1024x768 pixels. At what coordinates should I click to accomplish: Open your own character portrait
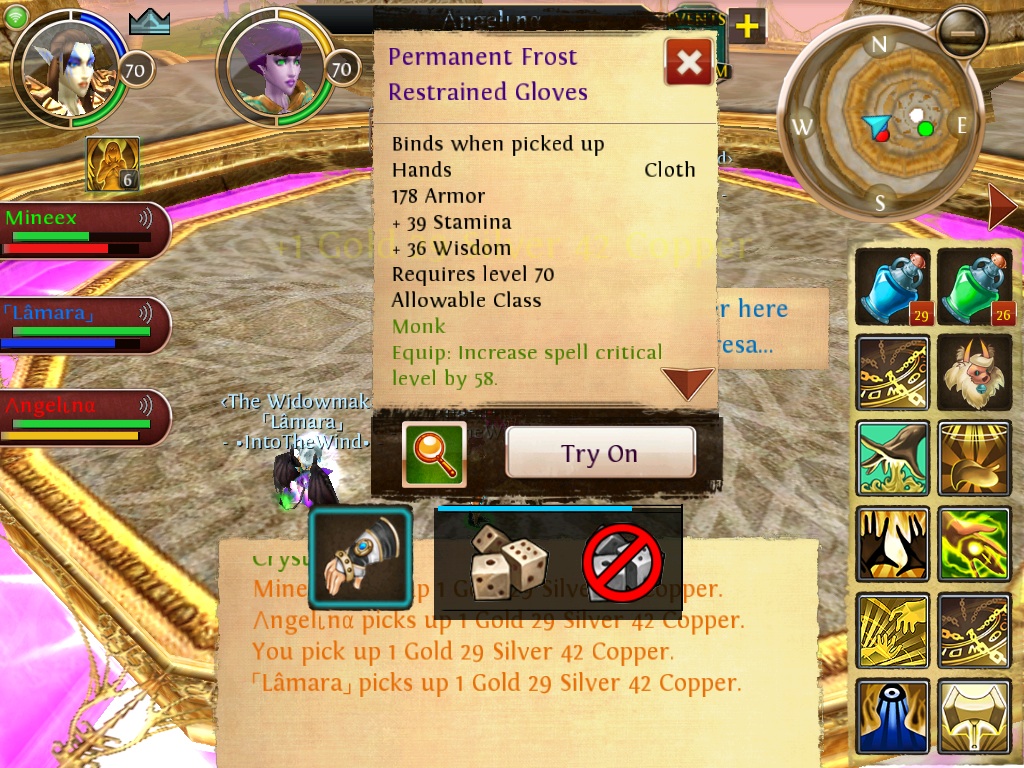click(70, 67)
